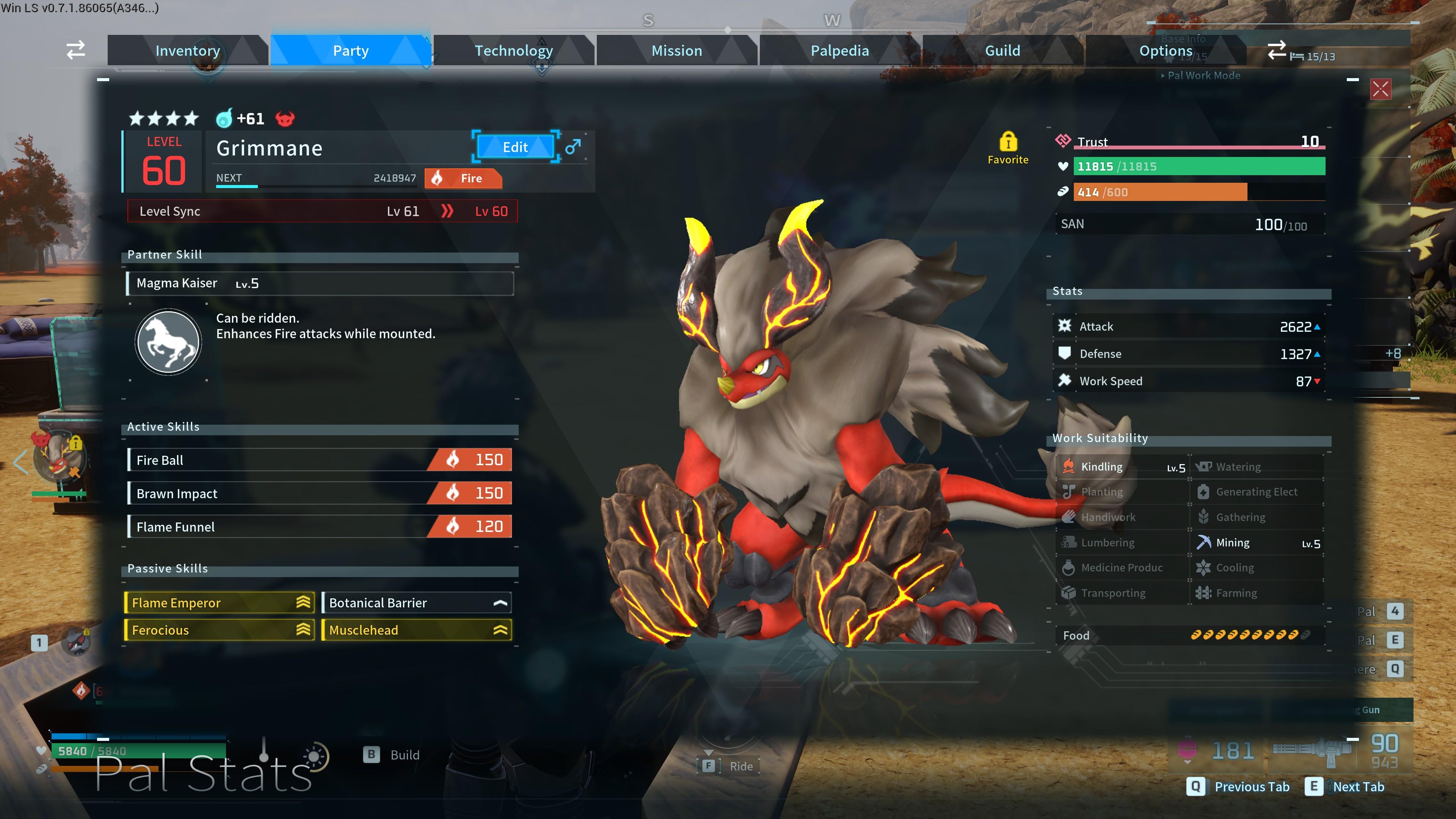Close the Pal stats panel

tap(1380, 89)
